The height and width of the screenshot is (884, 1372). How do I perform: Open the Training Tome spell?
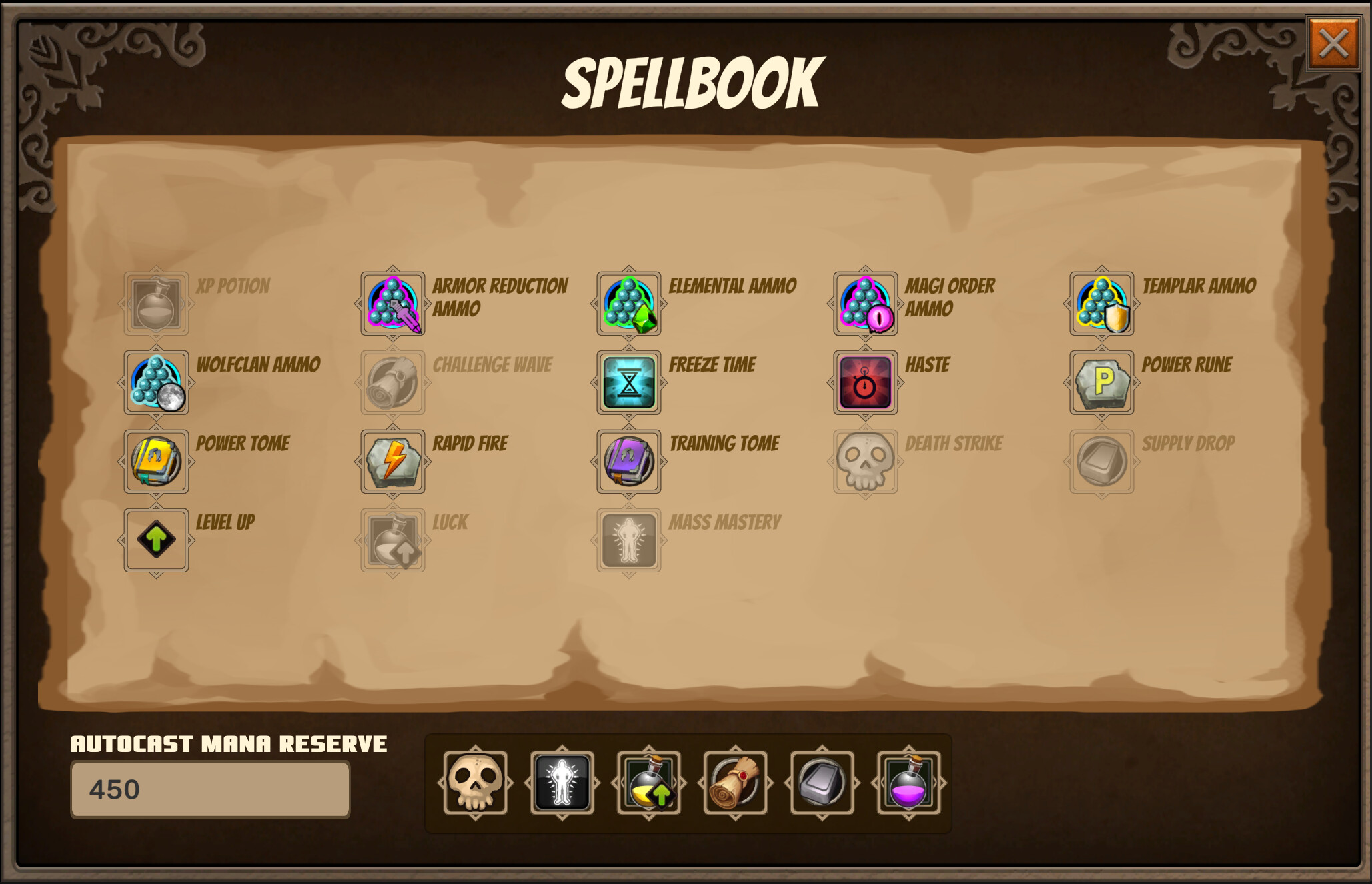[628, 462]
